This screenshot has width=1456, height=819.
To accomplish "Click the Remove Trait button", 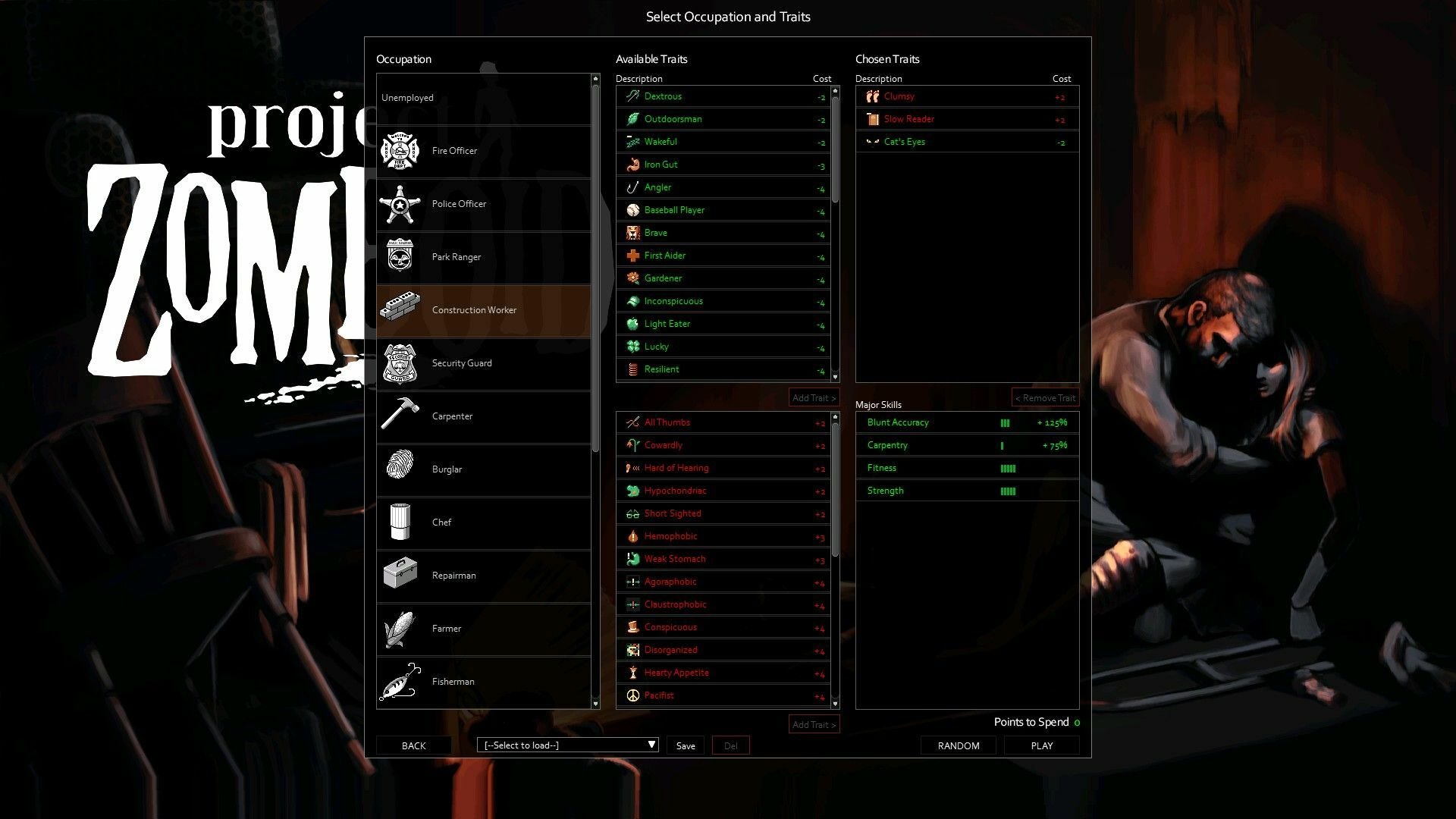I will [x=1045, y=398].
